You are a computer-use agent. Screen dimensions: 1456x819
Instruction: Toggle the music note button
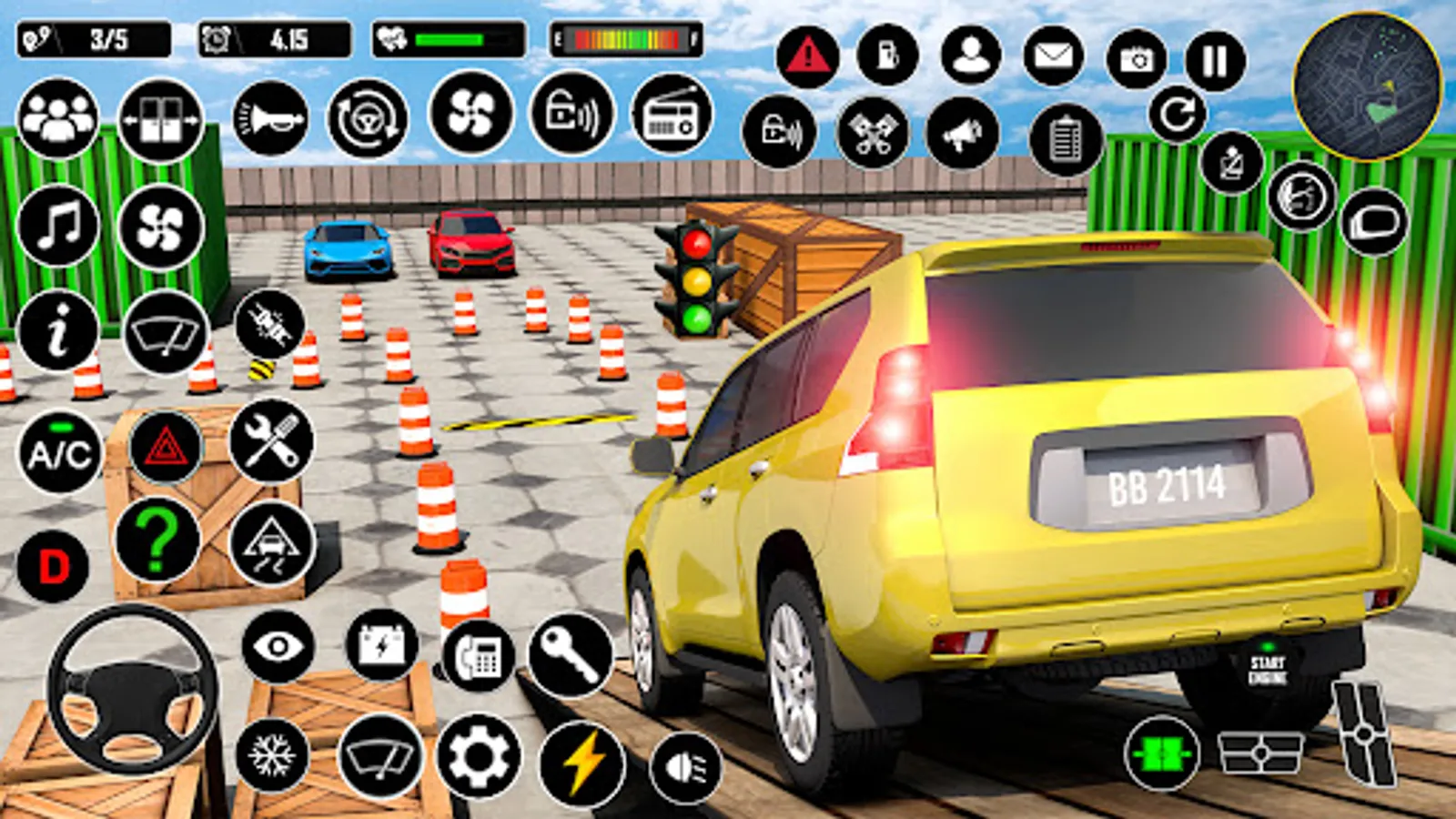[x=58, y=226]
